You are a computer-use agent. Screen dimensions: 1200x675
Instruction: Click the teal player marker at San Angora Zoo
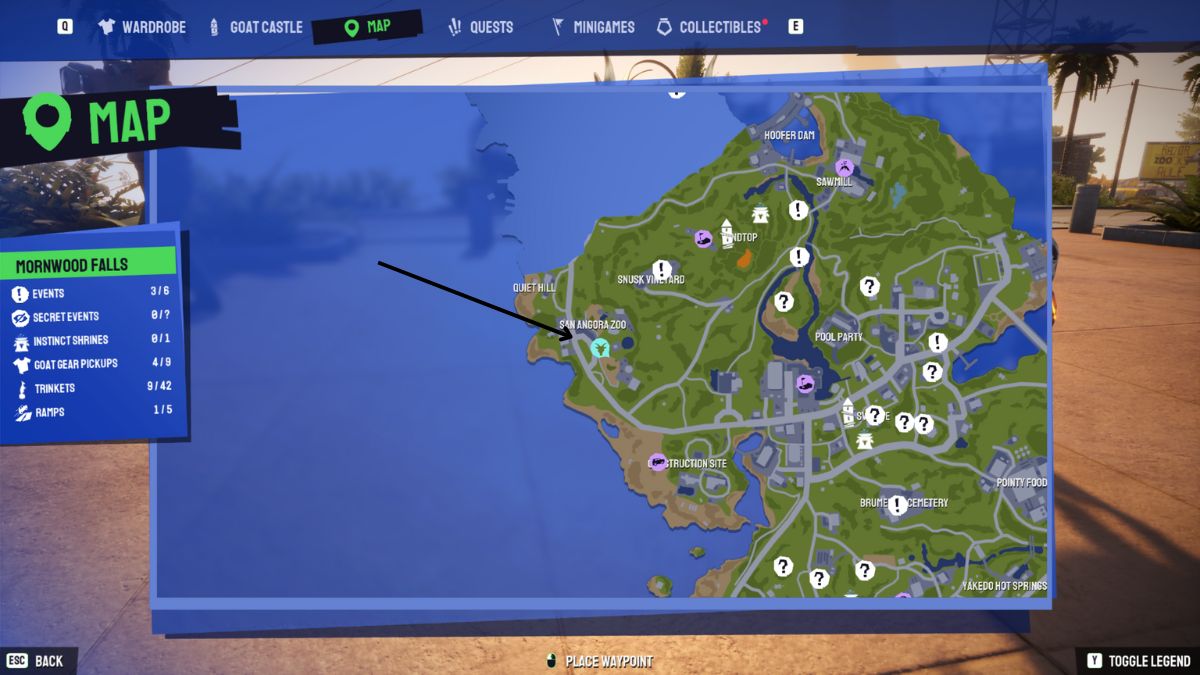[x=600, y=348]
